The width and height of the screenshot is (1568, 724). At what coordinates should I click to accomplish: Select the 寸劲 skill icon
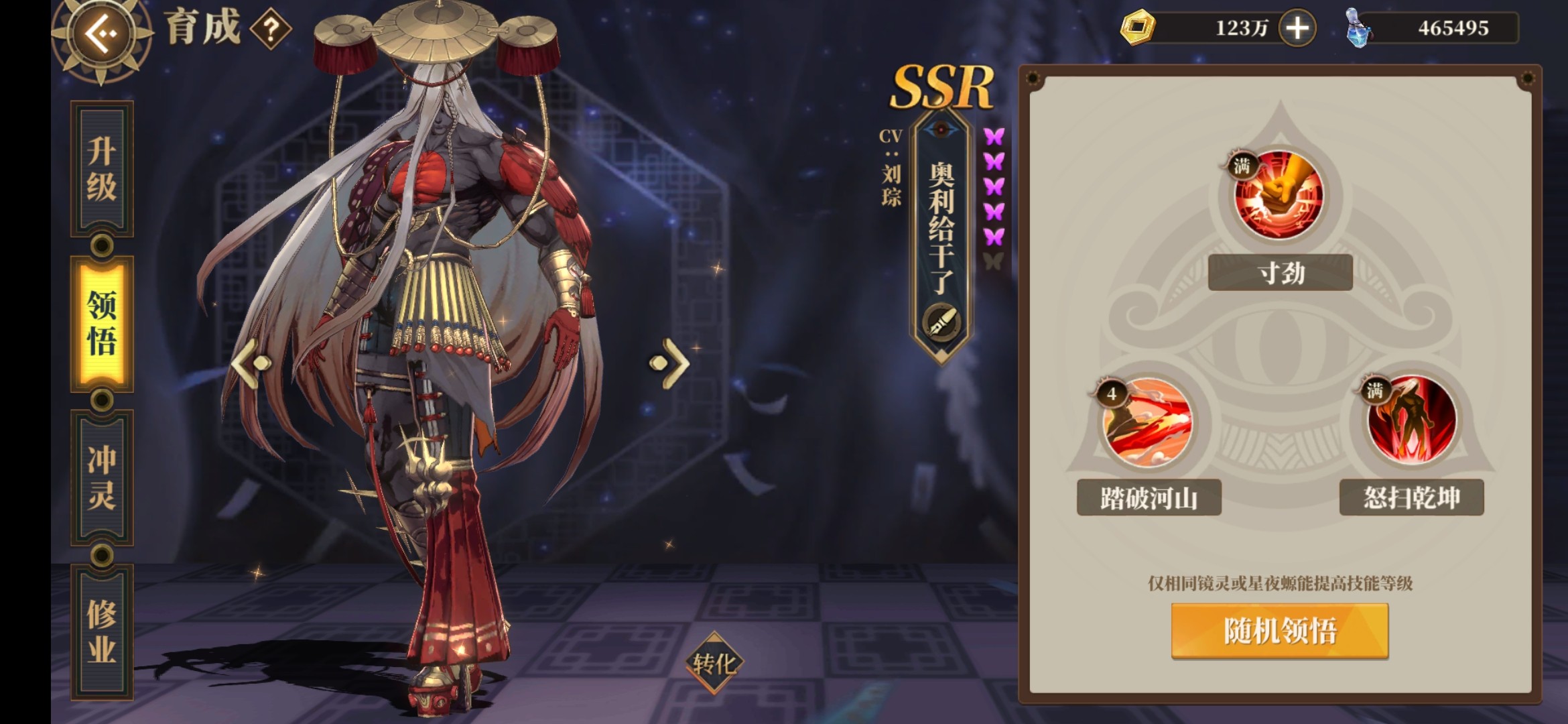(1279, 194)
